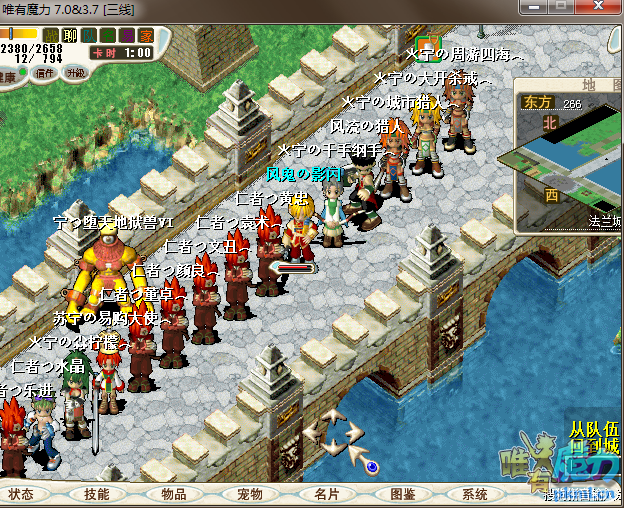
Task: Toggle the 名 name card icon
Action: pyautogui.click(x=108, y=36)
